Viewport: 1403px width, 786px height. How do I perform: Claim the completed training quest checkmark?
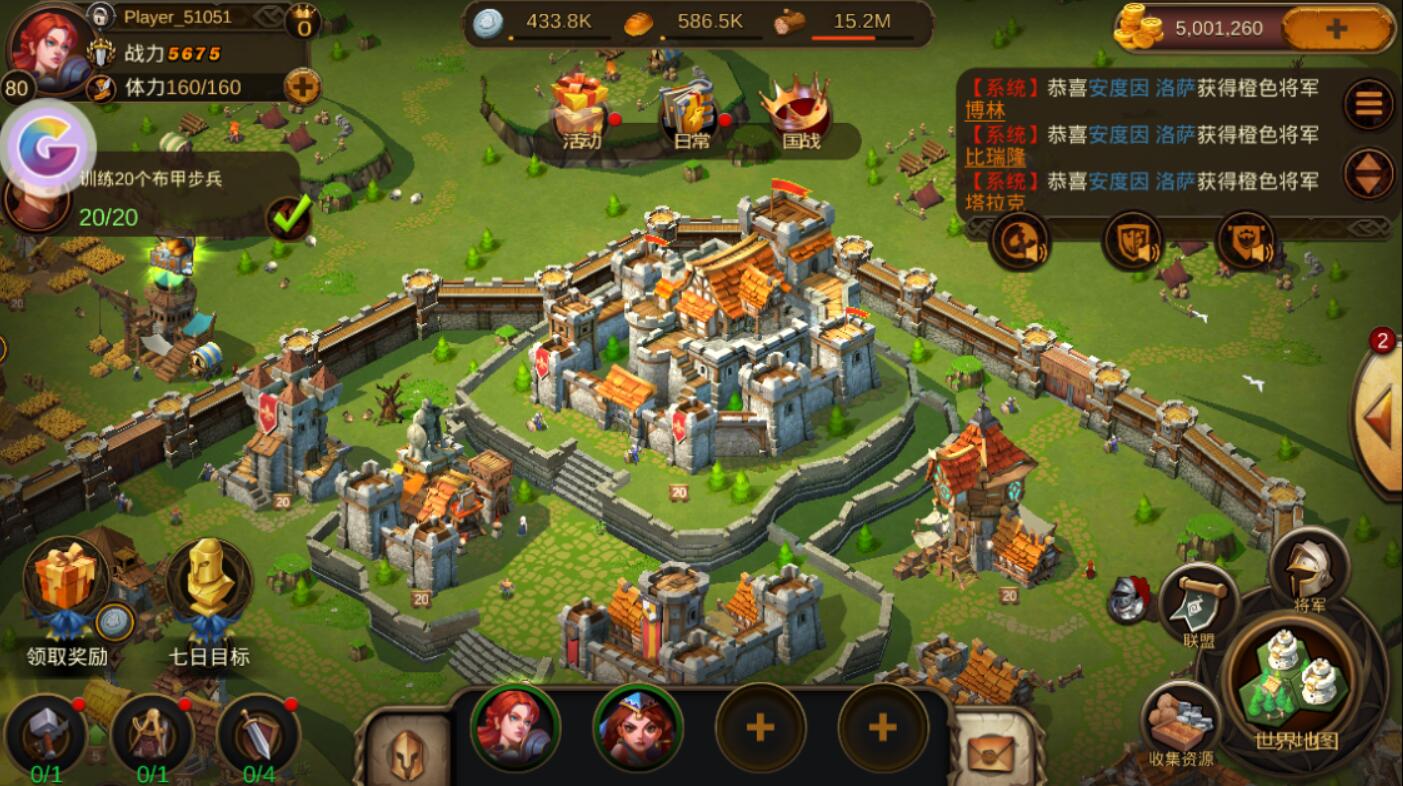(289, 216)
